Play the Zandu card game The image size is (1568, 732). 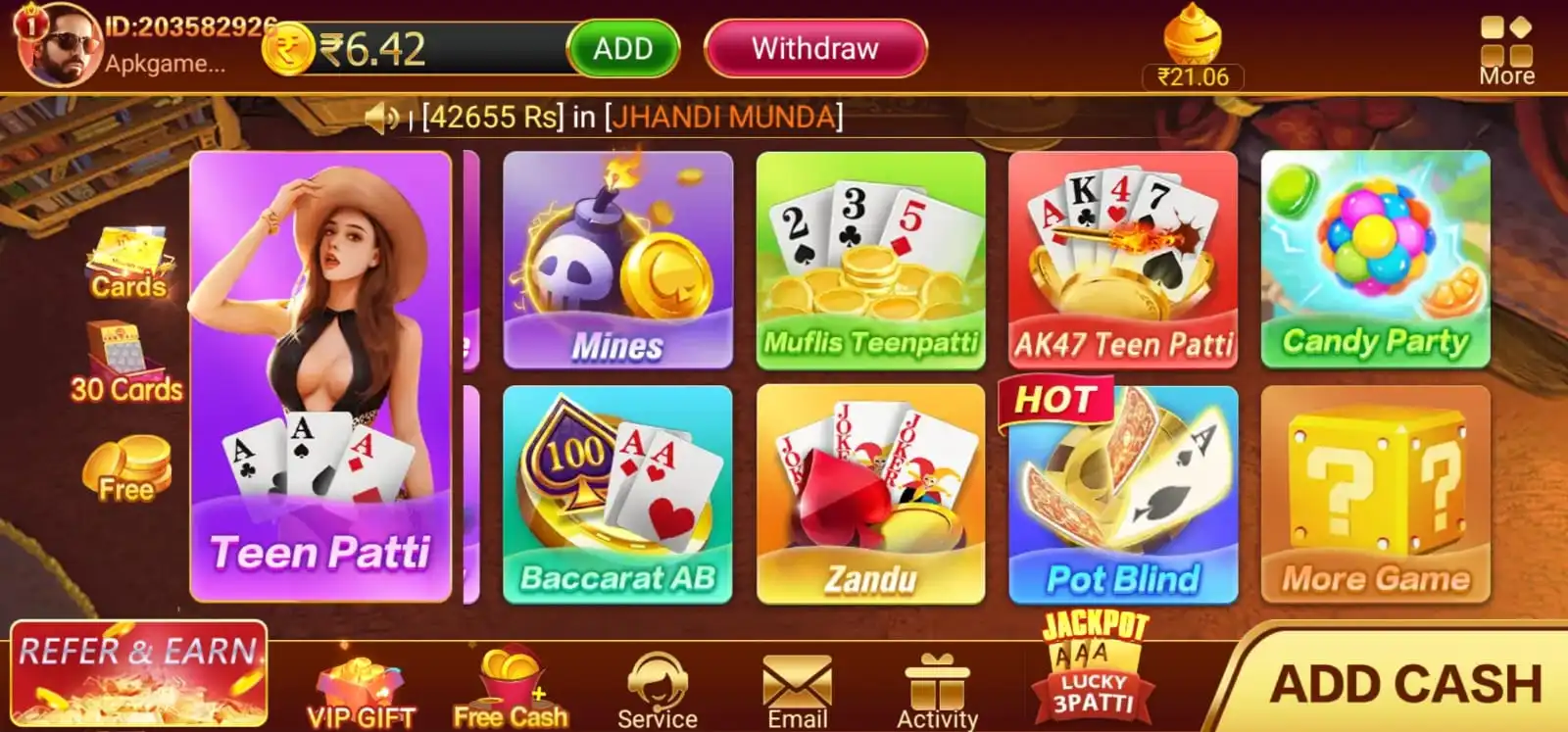pos(870,495)
